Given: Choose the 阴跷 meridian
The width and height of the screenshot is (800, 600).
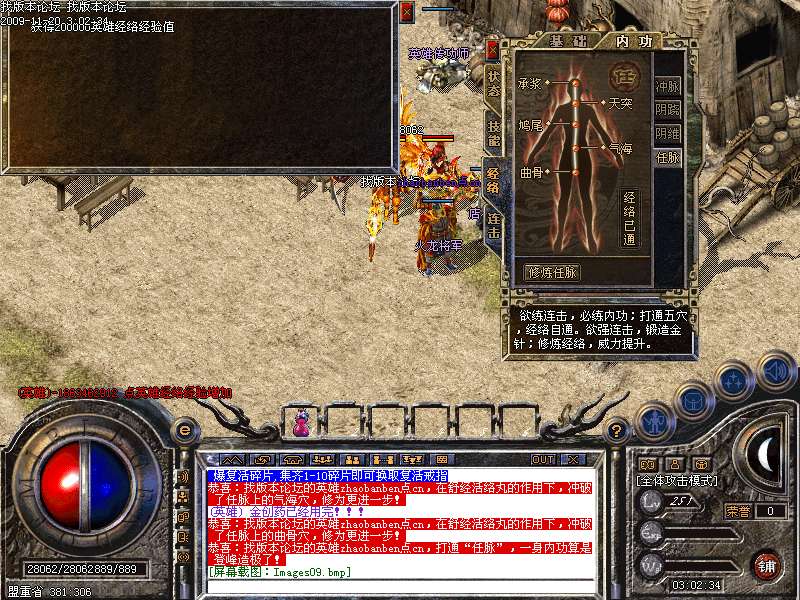Looking at the screenshot, I should [x=667, y=109].
